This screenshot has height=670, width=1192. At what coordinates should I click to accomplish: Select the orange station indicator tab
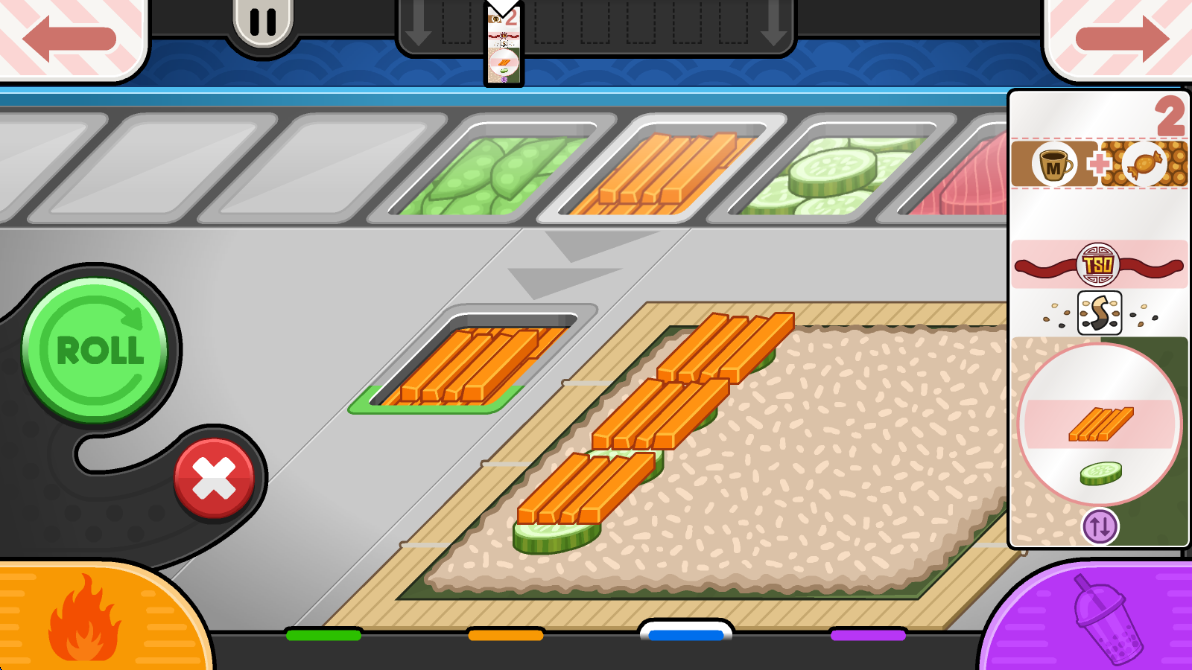(x=506, y=634)
